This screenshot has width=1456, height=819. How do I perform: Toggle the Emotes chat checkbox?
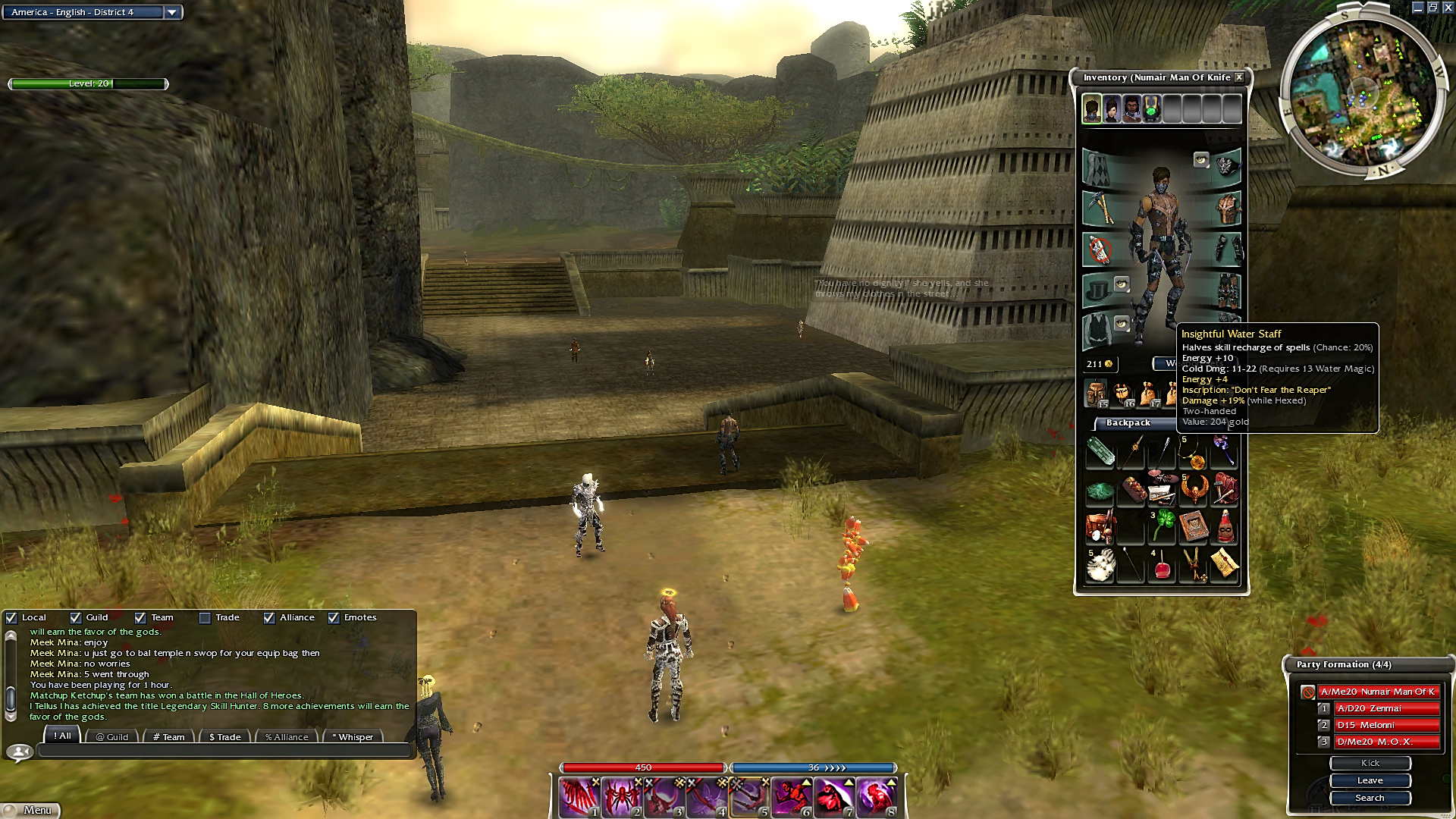click(334, 618)
